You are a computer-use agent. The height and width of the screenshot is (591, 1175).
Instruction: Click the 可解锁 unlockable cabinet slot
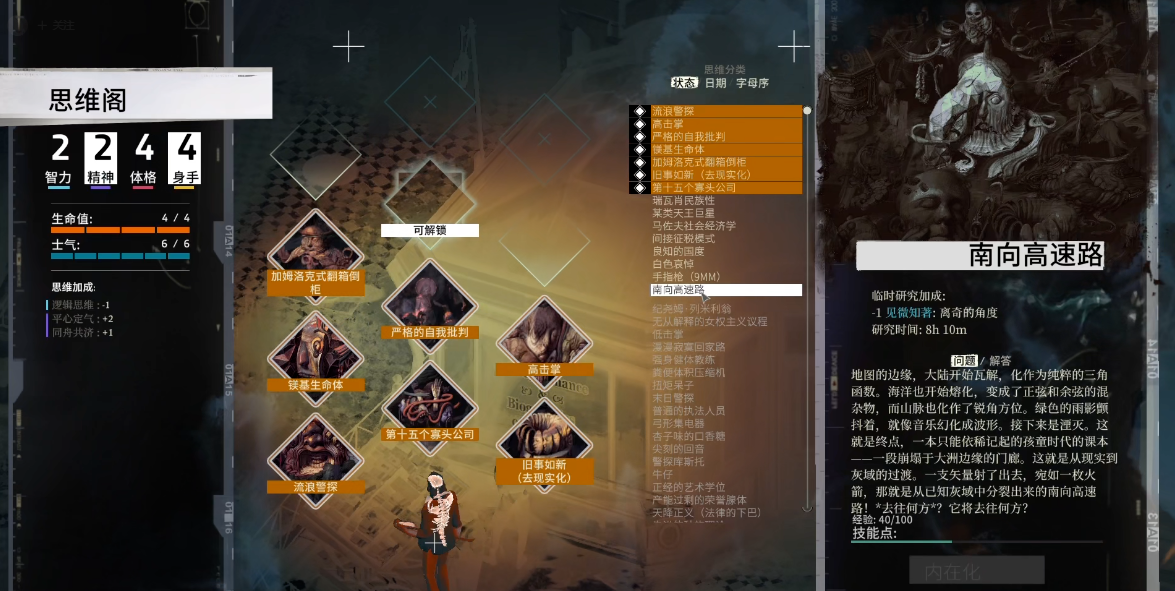(429, 196)
